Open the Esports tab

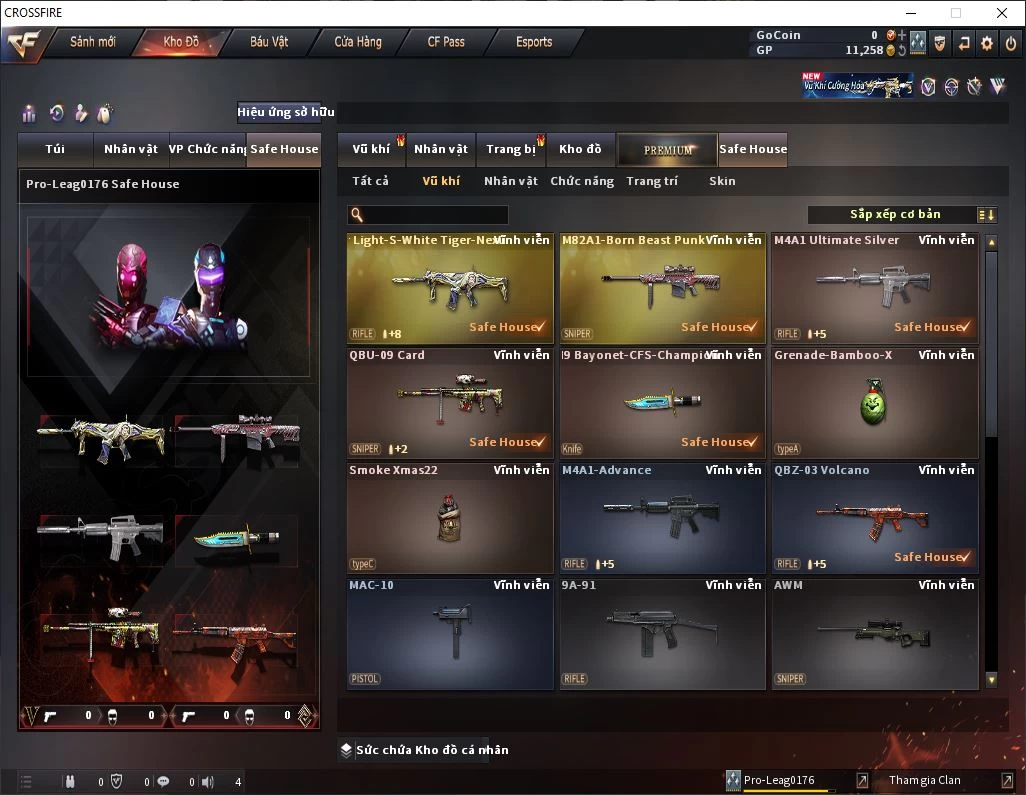pos(534,42)
